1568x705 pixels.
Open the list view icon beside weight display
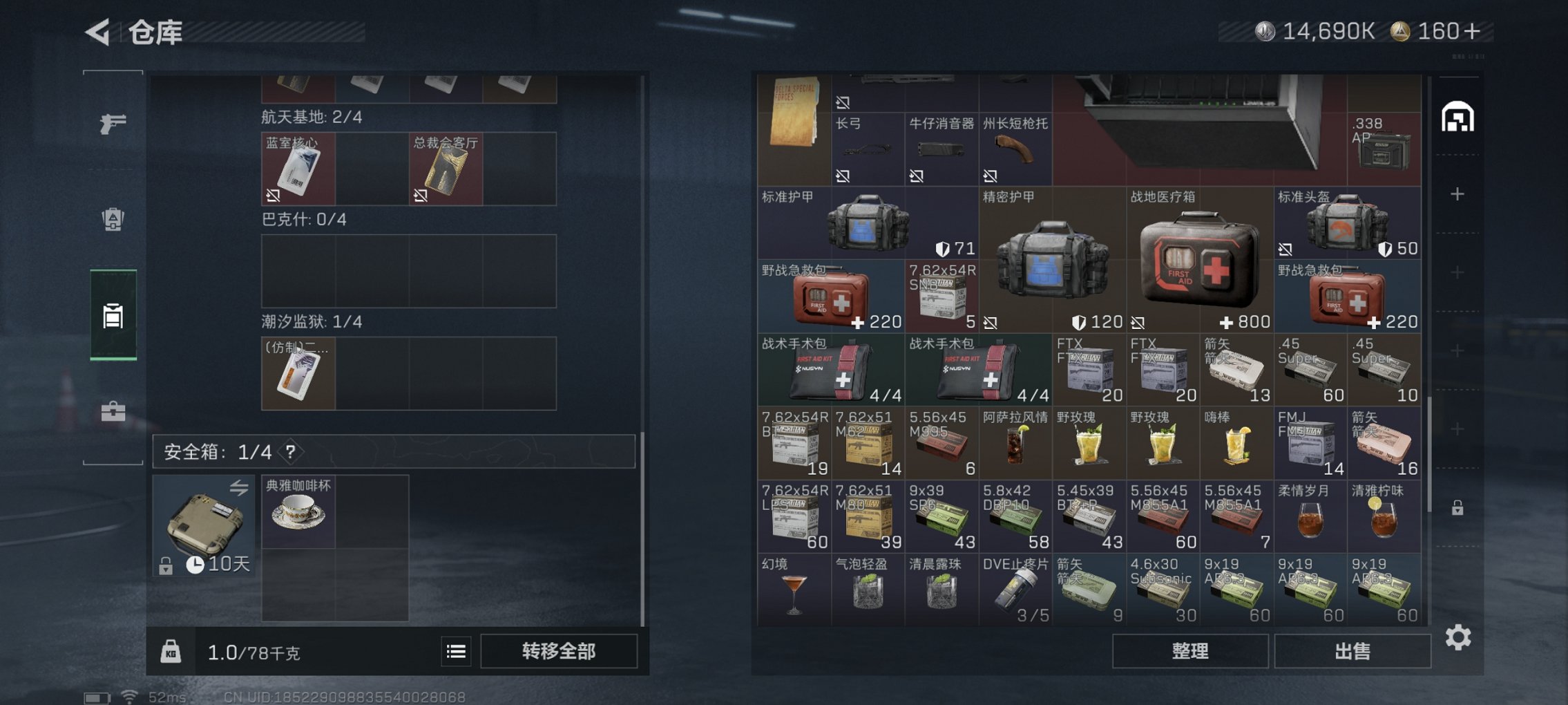click(455, 651)
